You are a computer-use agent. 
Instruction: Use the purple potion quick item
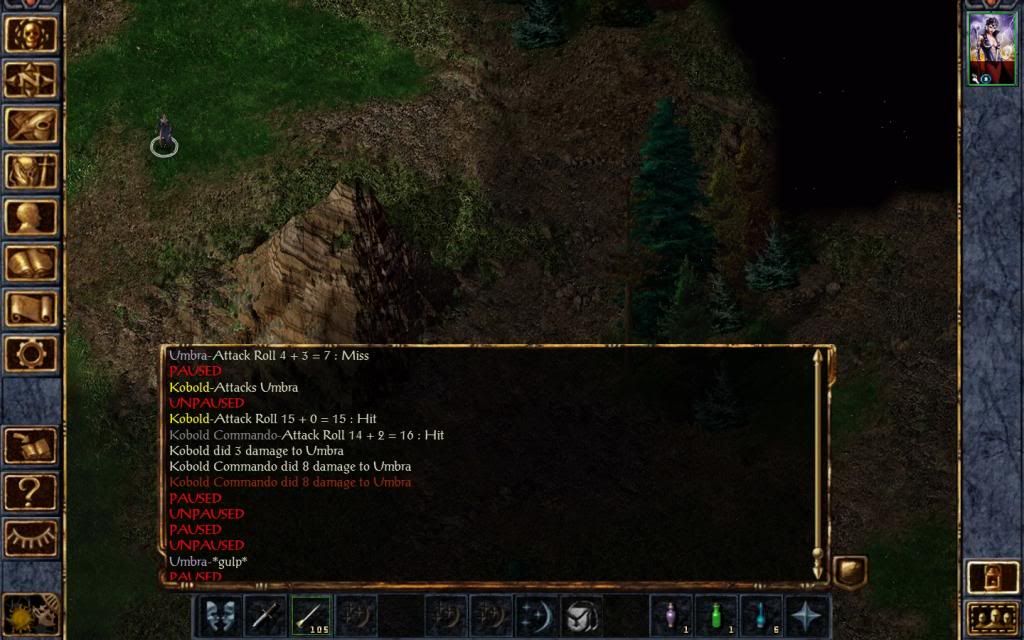point(670,615)
